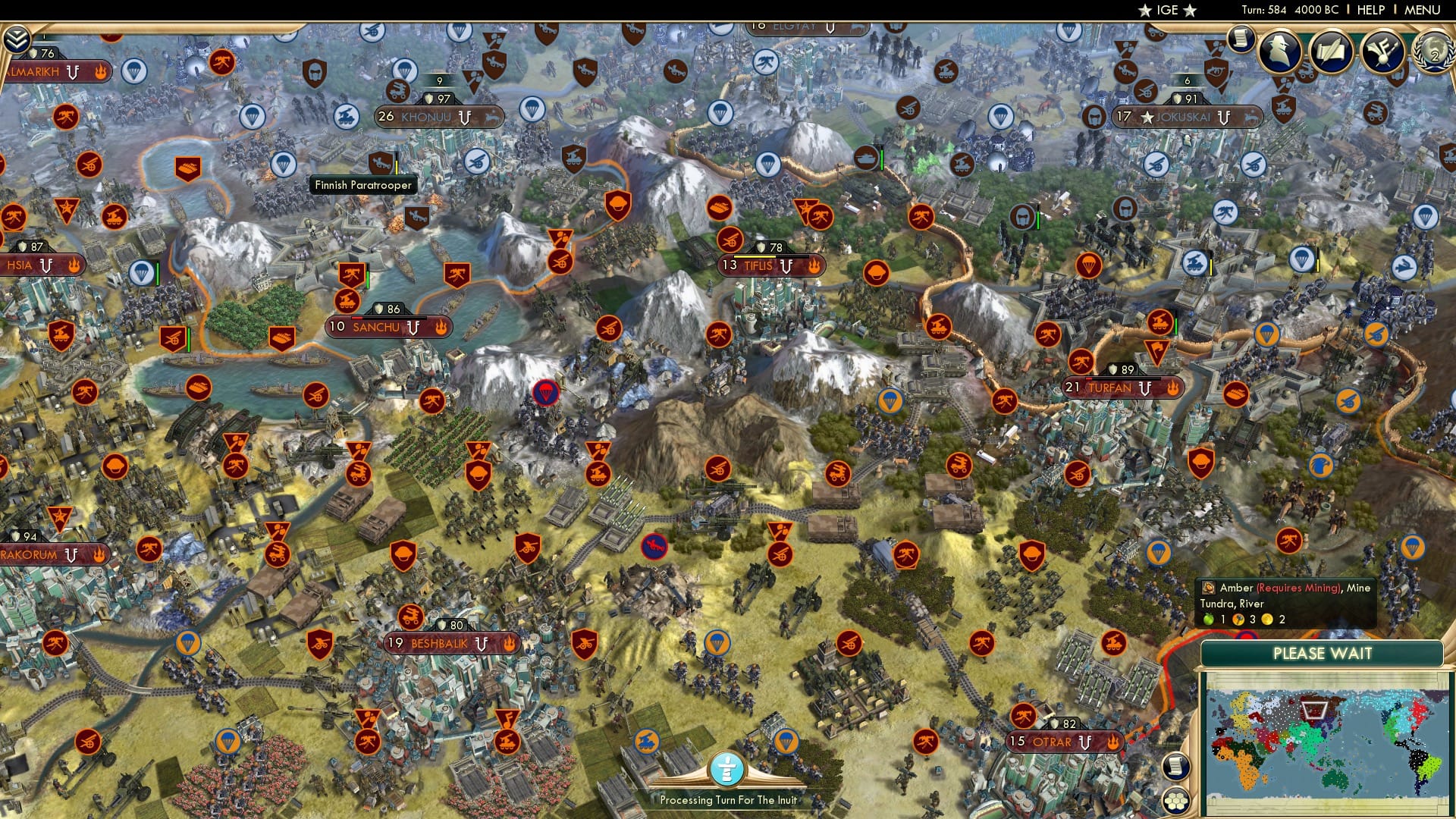1456x819 pixels.
Task: Open the city screen for Otrar
Action: click(x=1054, y=742)
